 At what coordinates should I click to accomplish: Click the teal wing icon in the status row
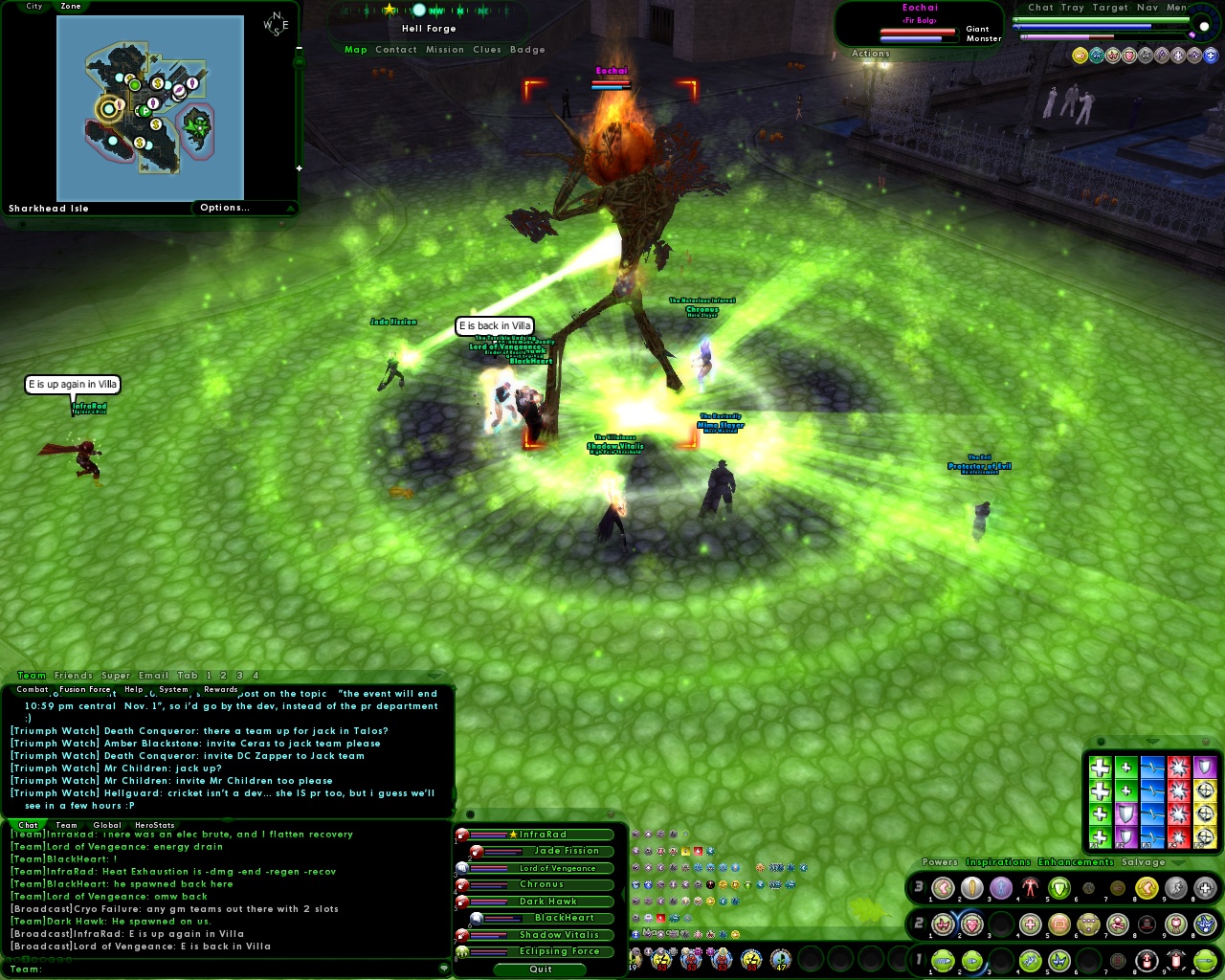[1095, 55]
